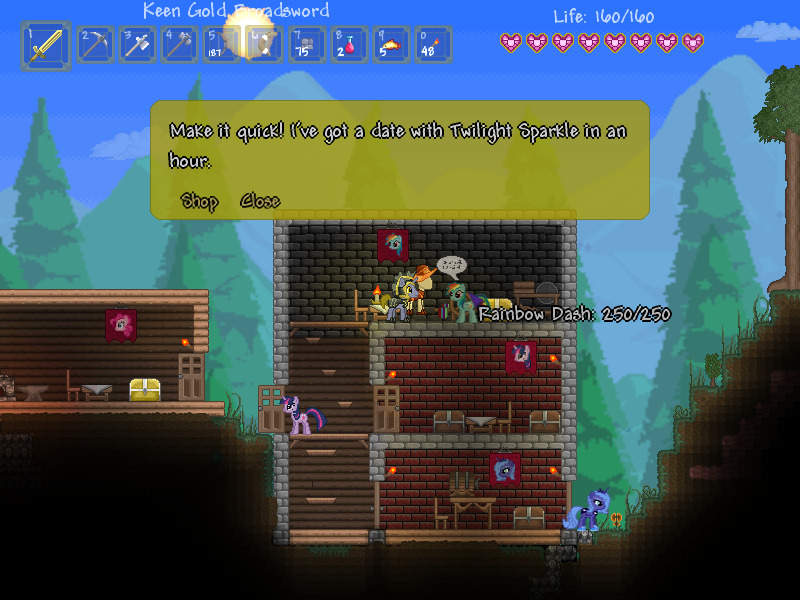The height and width of the screenshot is (600, 800).
Task: Close the NPC dialogue box
Action: [260, 201]
